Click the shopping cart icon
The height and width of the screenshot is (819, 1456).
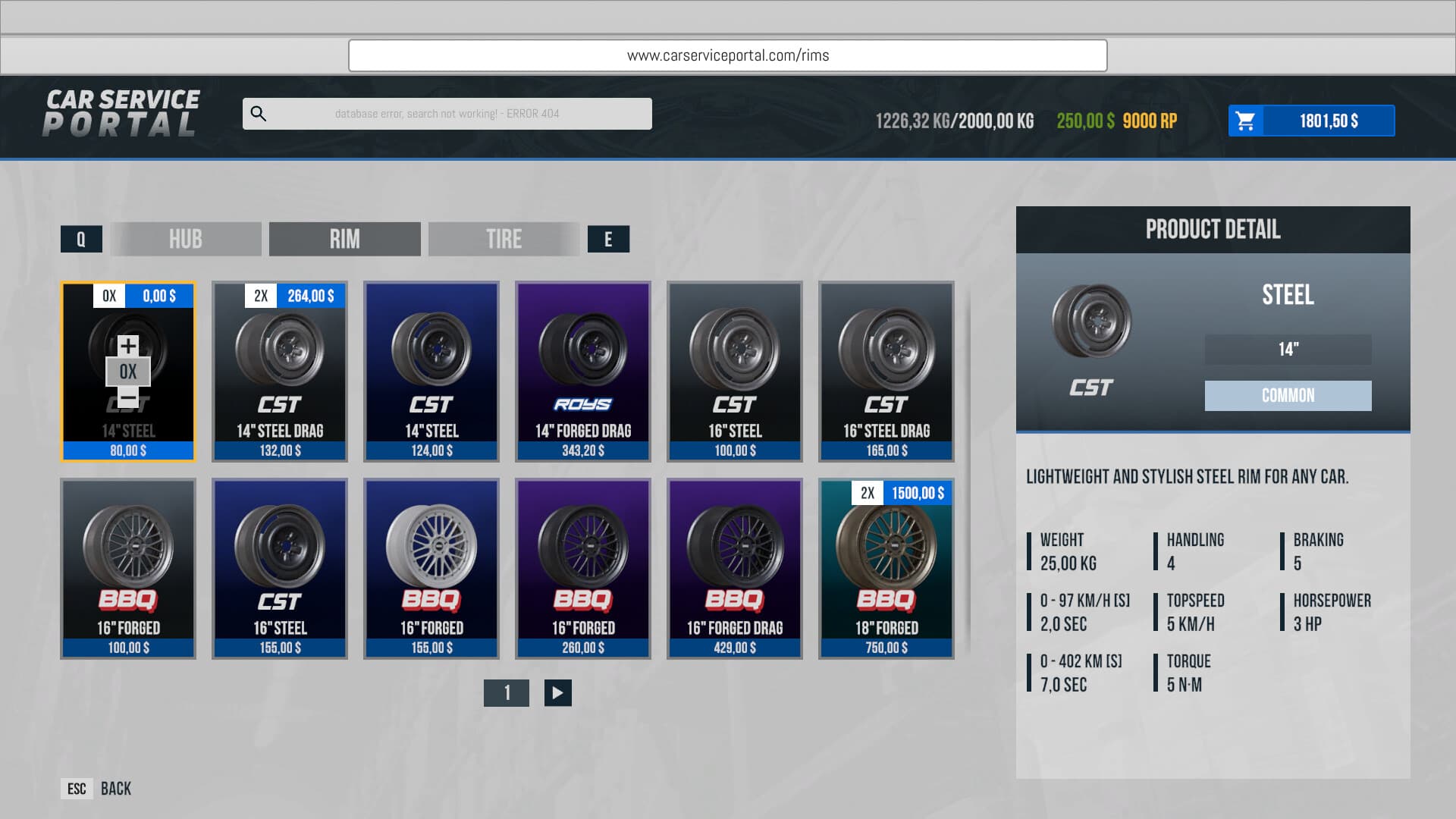(x=1246, y=120)
